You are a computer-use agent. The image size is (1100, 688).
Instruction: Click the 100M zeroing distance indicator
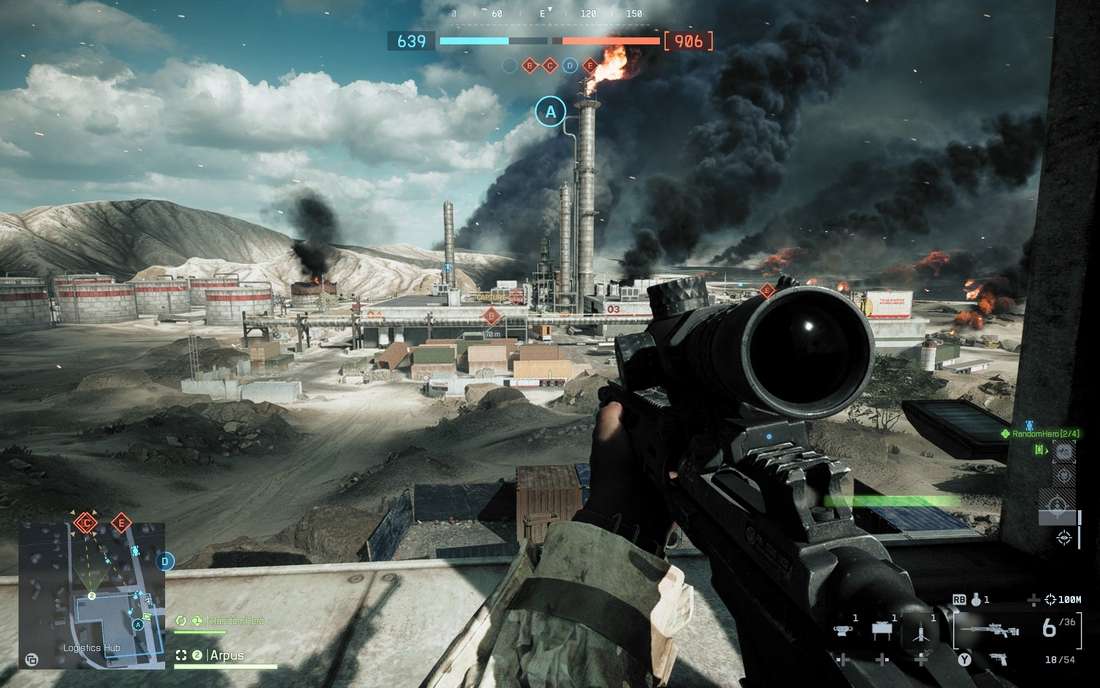pos(1063,599)
